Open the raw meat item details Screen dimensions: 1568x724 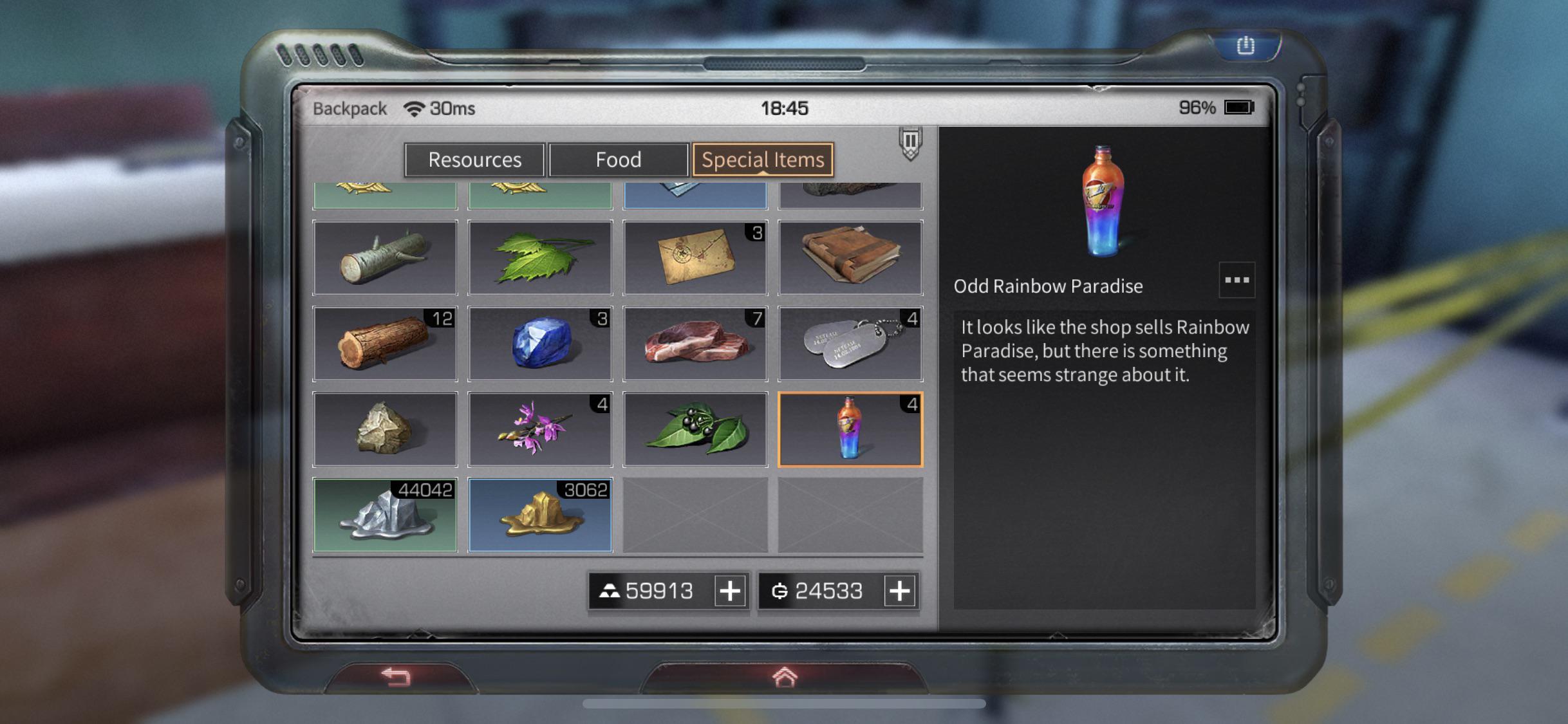[x=696, y=343]
